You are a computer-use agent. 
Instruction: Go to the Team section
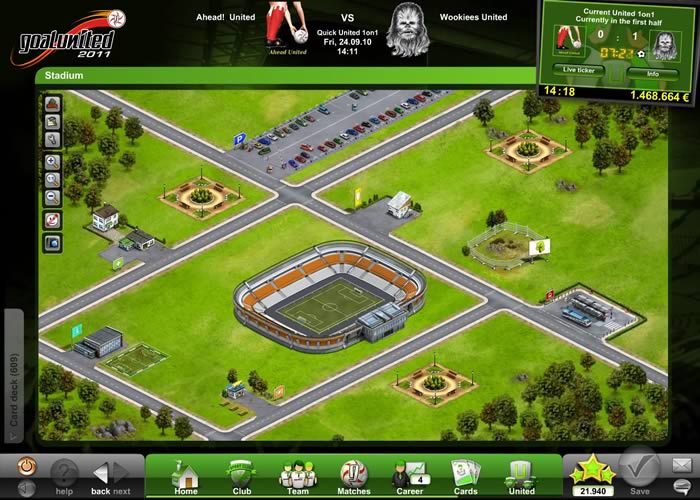[297, 476]
